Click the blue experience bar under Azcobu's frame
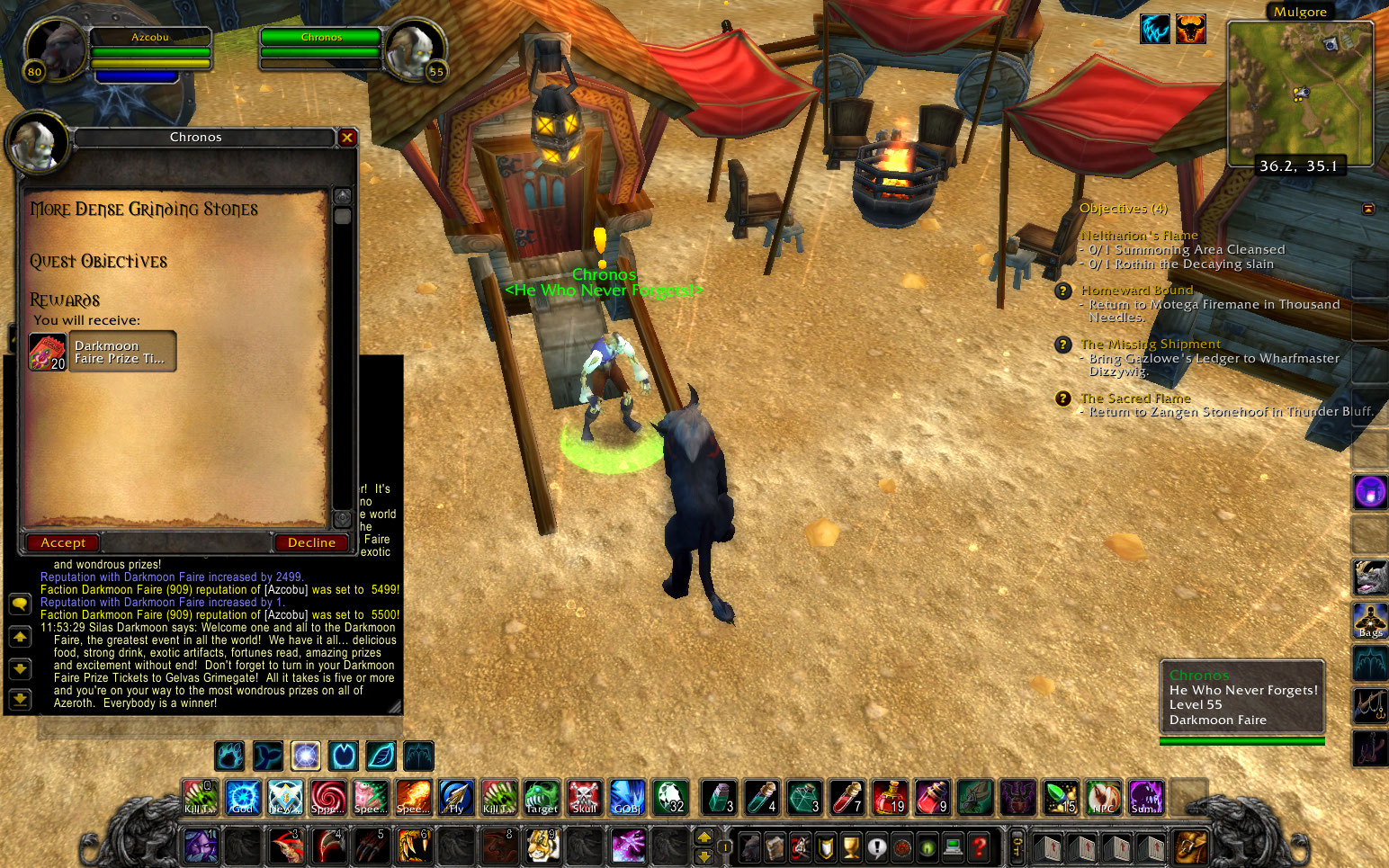 [135, 76]
